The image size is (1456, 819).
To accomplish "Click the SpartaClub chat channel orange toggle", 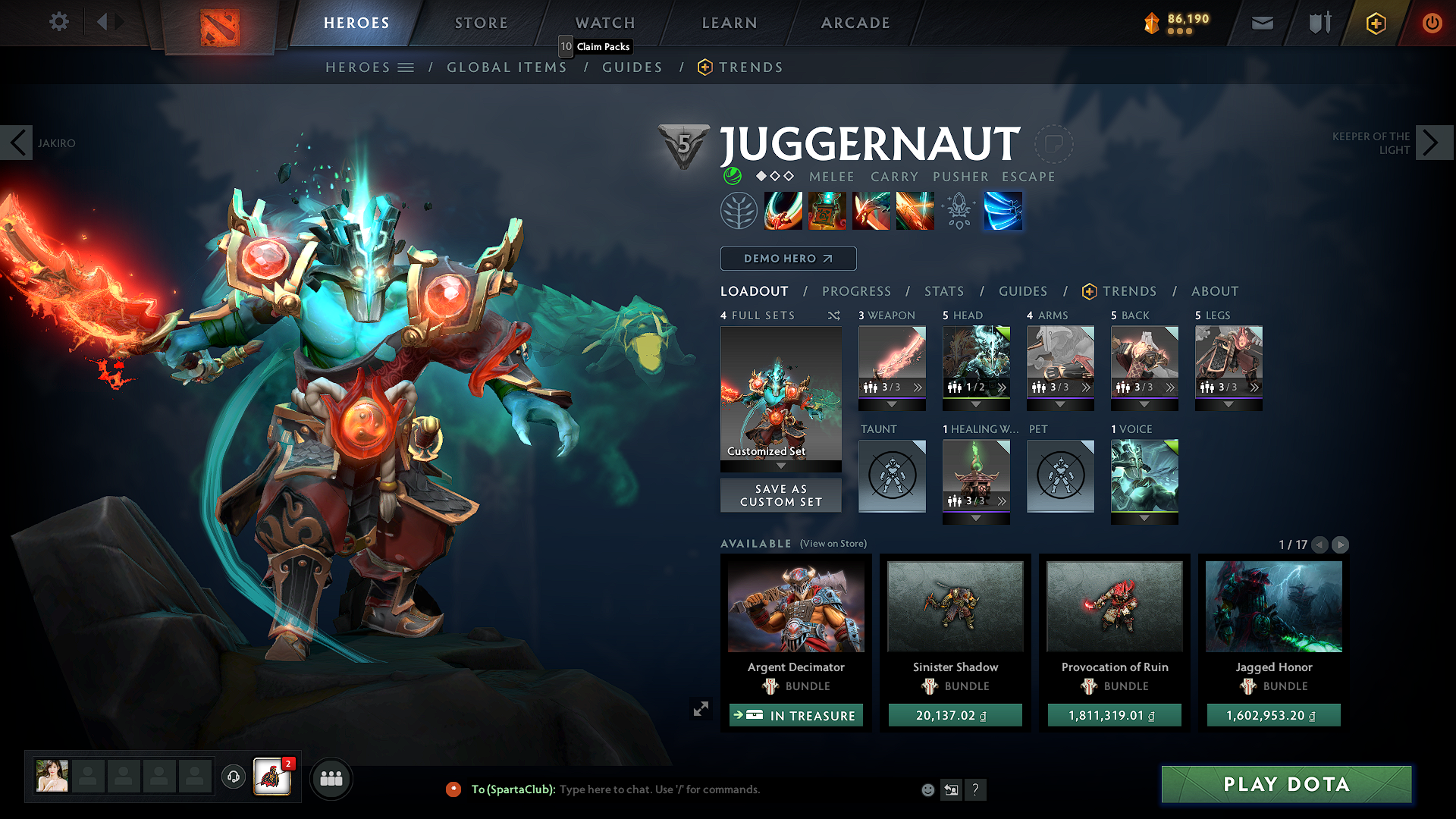I will click(x=453, y=789).
